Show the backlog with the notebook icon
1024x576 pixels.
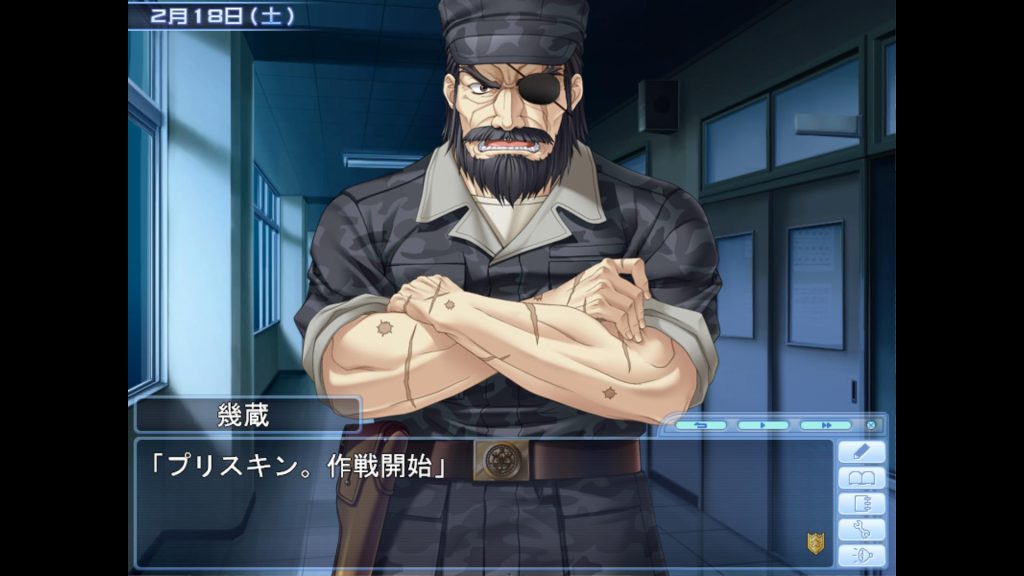(x=861, y=504)
